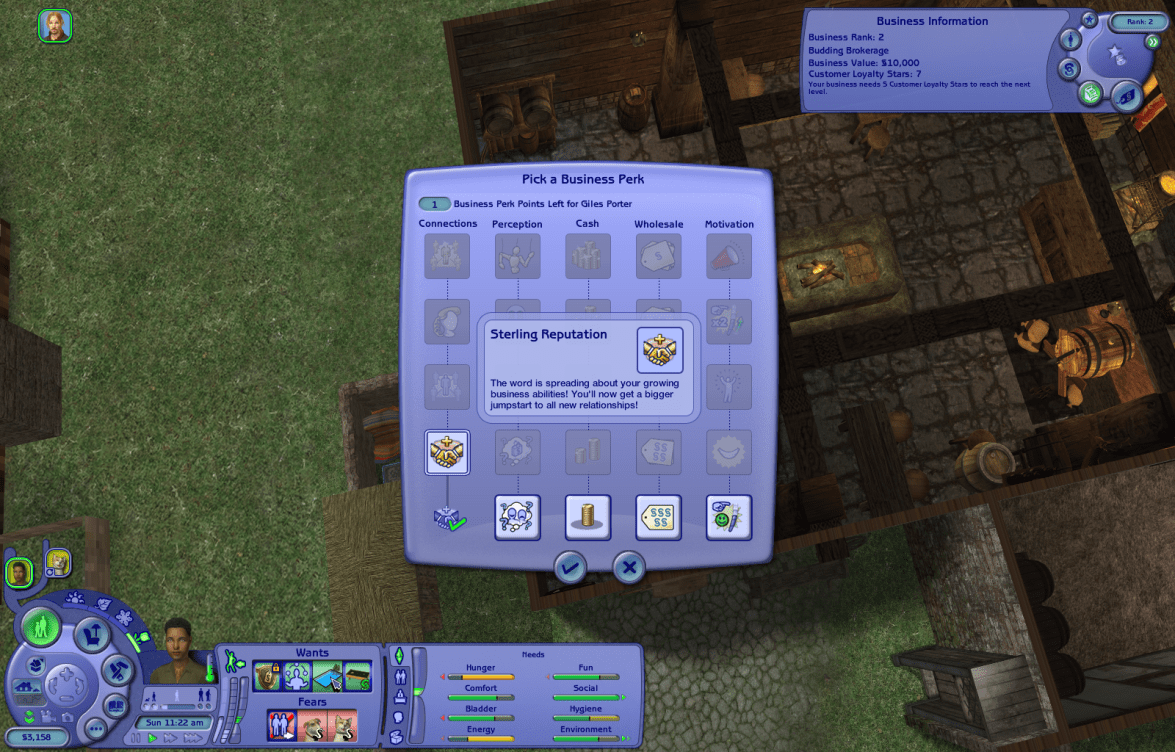Choose the Perception thought-bubble perk
The height and width of the screenshot is (752, 1175).
(517, 517)
